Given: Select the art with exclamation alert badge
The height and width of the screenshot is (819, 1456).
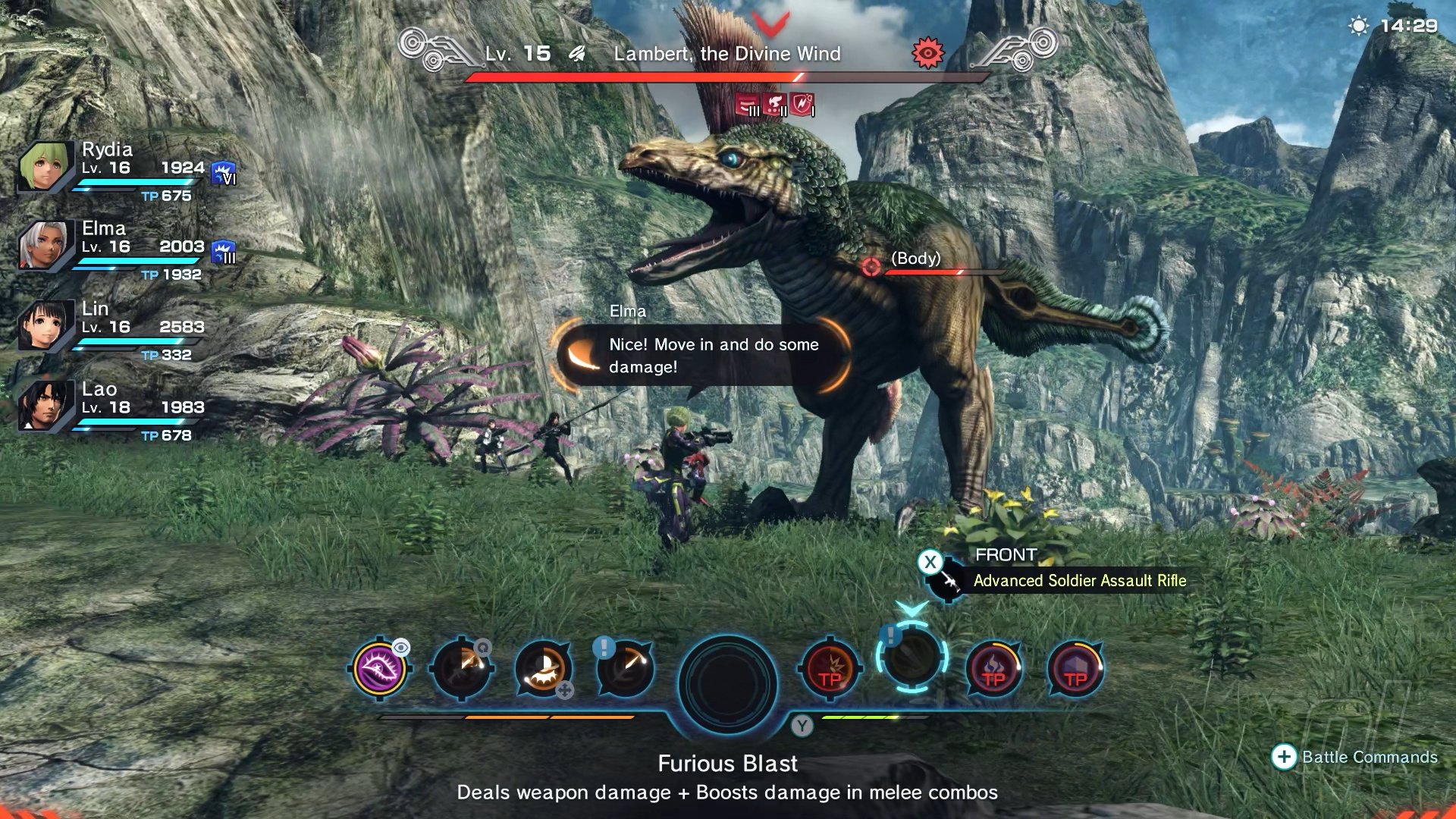Looking at the screenshot, I should click(x=625, y=669).
